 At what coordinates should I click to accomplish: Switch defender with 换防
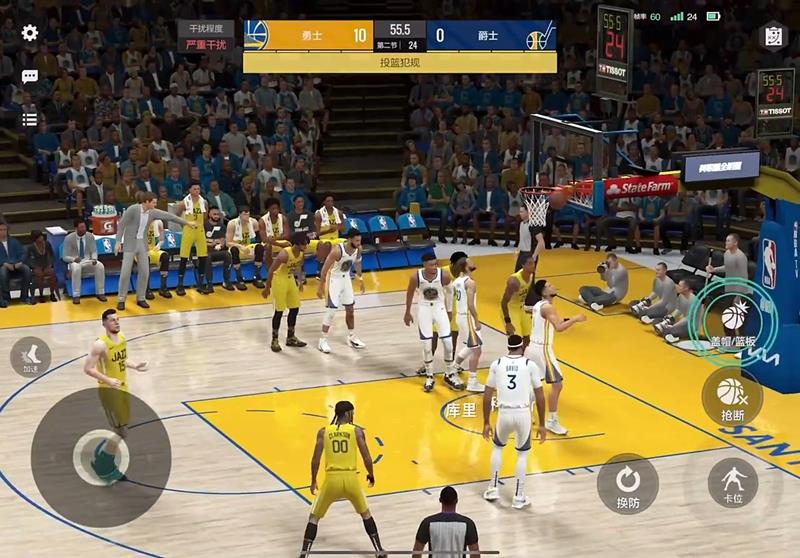tap(628, 483)
